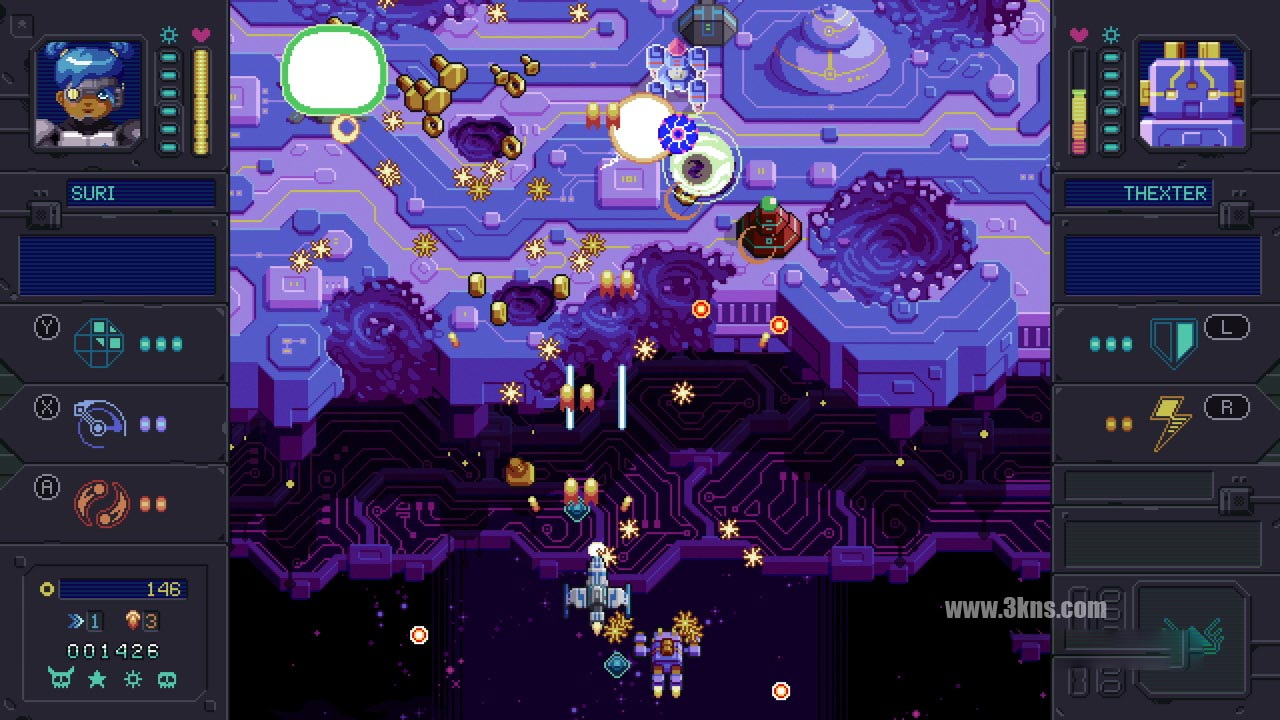The image size is (1280, 720).
Task: Activate the blue orbital swirl ability
Action: tap(100, 423)
